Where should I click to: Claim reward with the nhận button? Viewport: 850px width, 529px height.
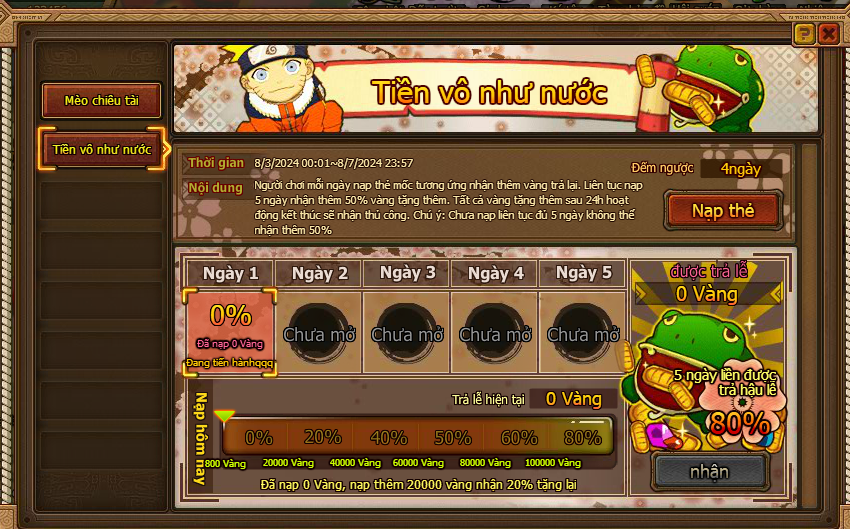click(x=709, y=471)
